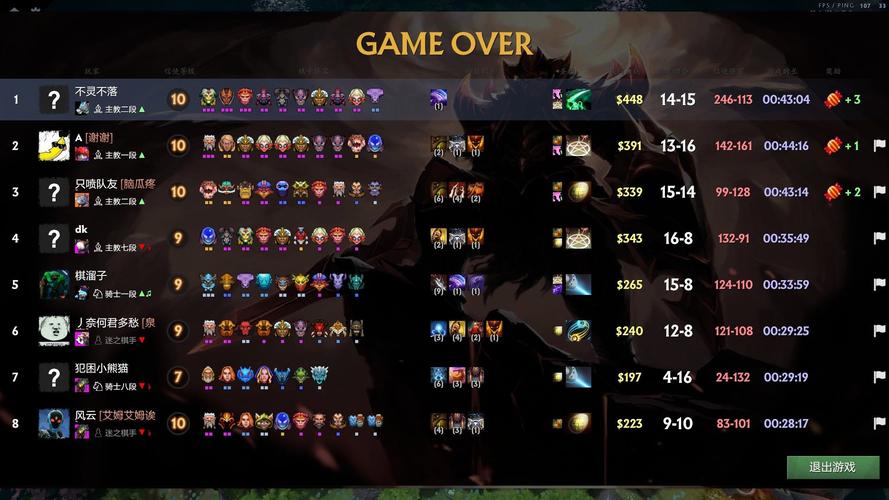Open 风云's dark hooded avatar
This screenshot has width=889, height=500.
(54, 423)
